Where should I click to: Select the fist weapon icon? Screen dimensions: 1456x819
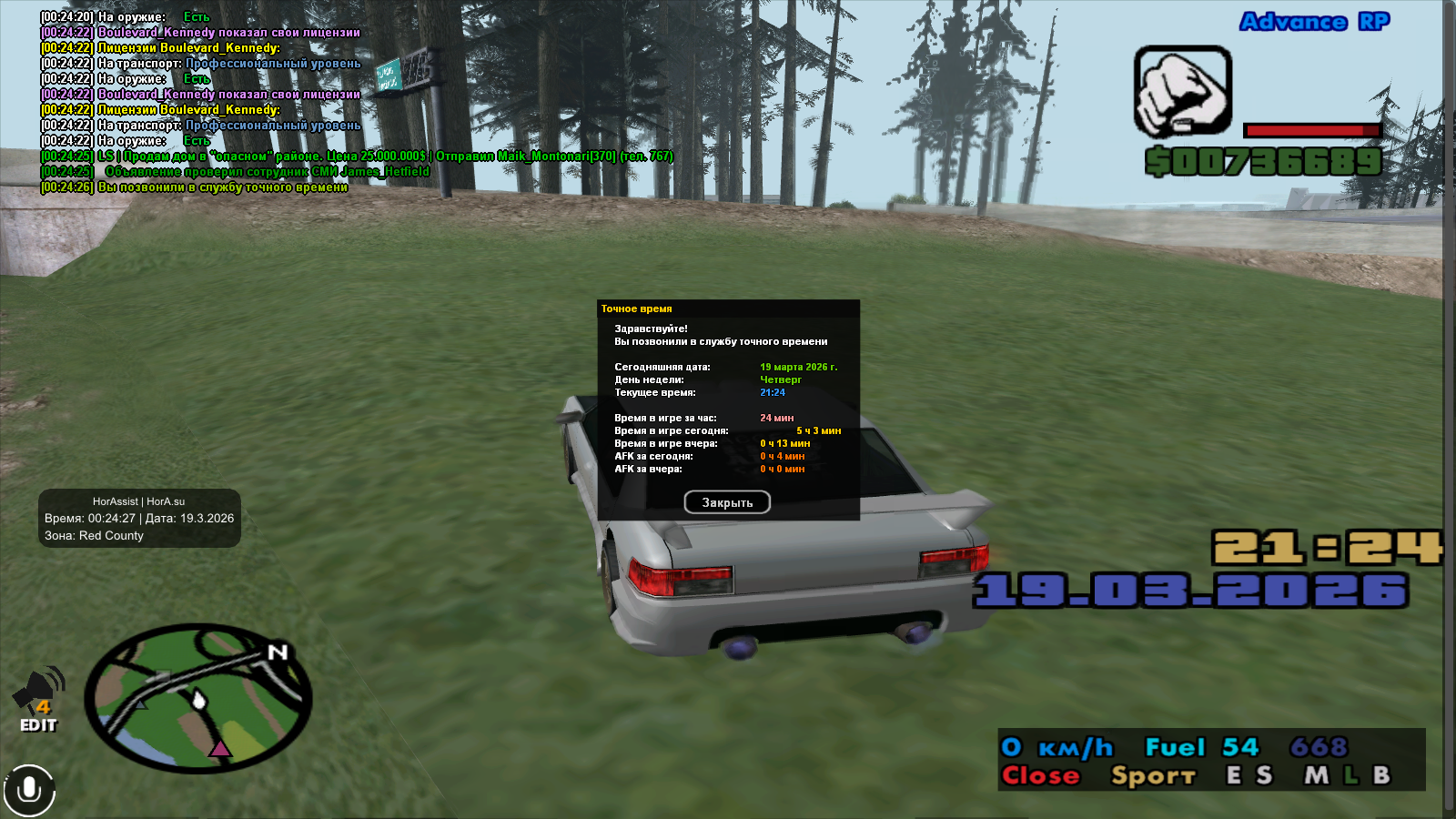pos(1182,92)
